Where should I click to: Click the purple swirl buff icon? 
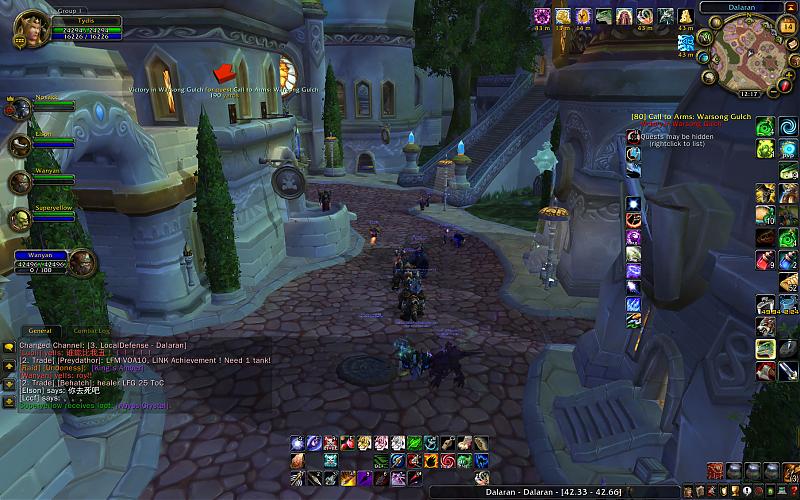tap(542, 15)
